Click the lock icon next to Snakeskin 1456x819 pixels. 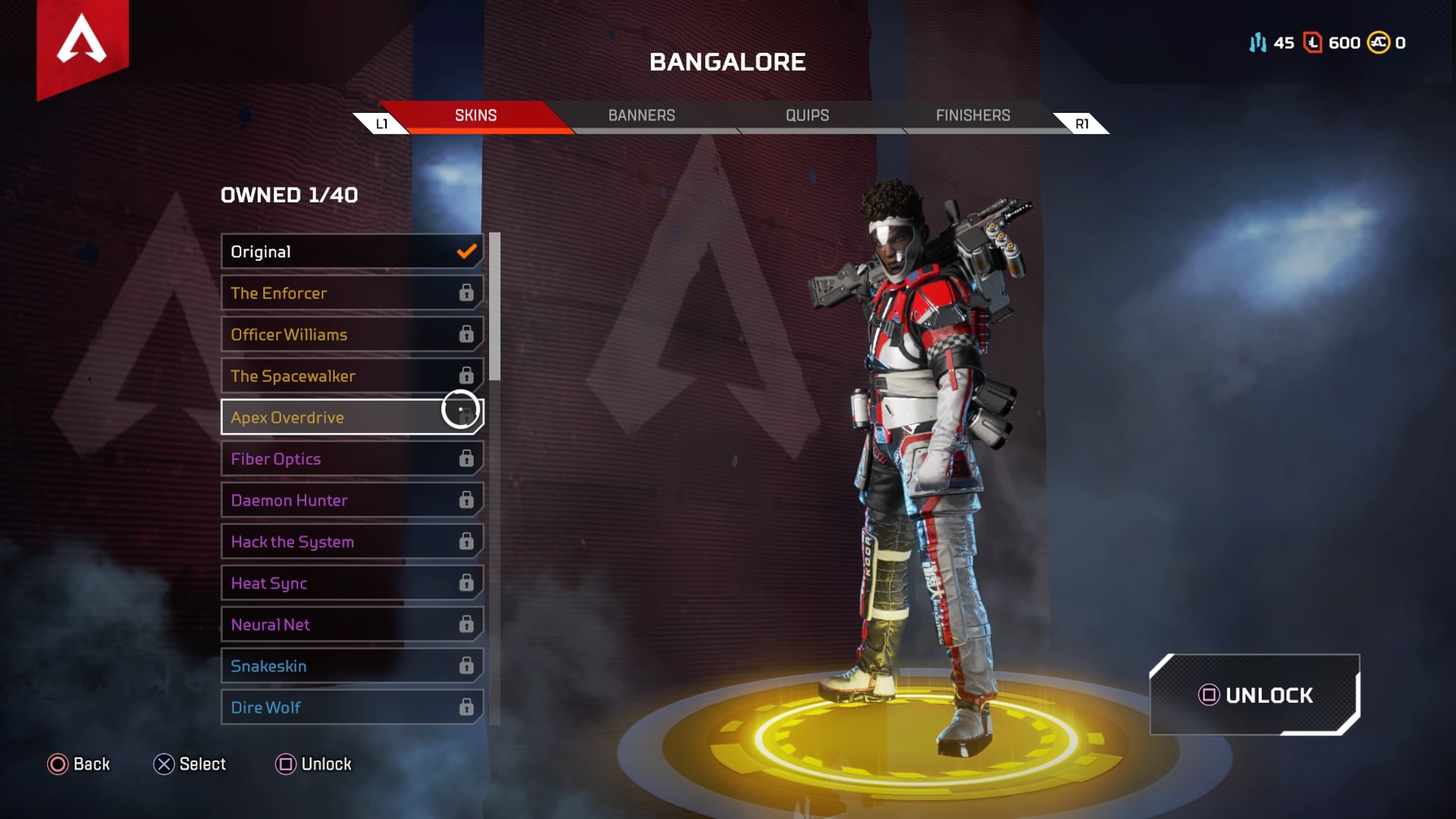coord(465,666)
